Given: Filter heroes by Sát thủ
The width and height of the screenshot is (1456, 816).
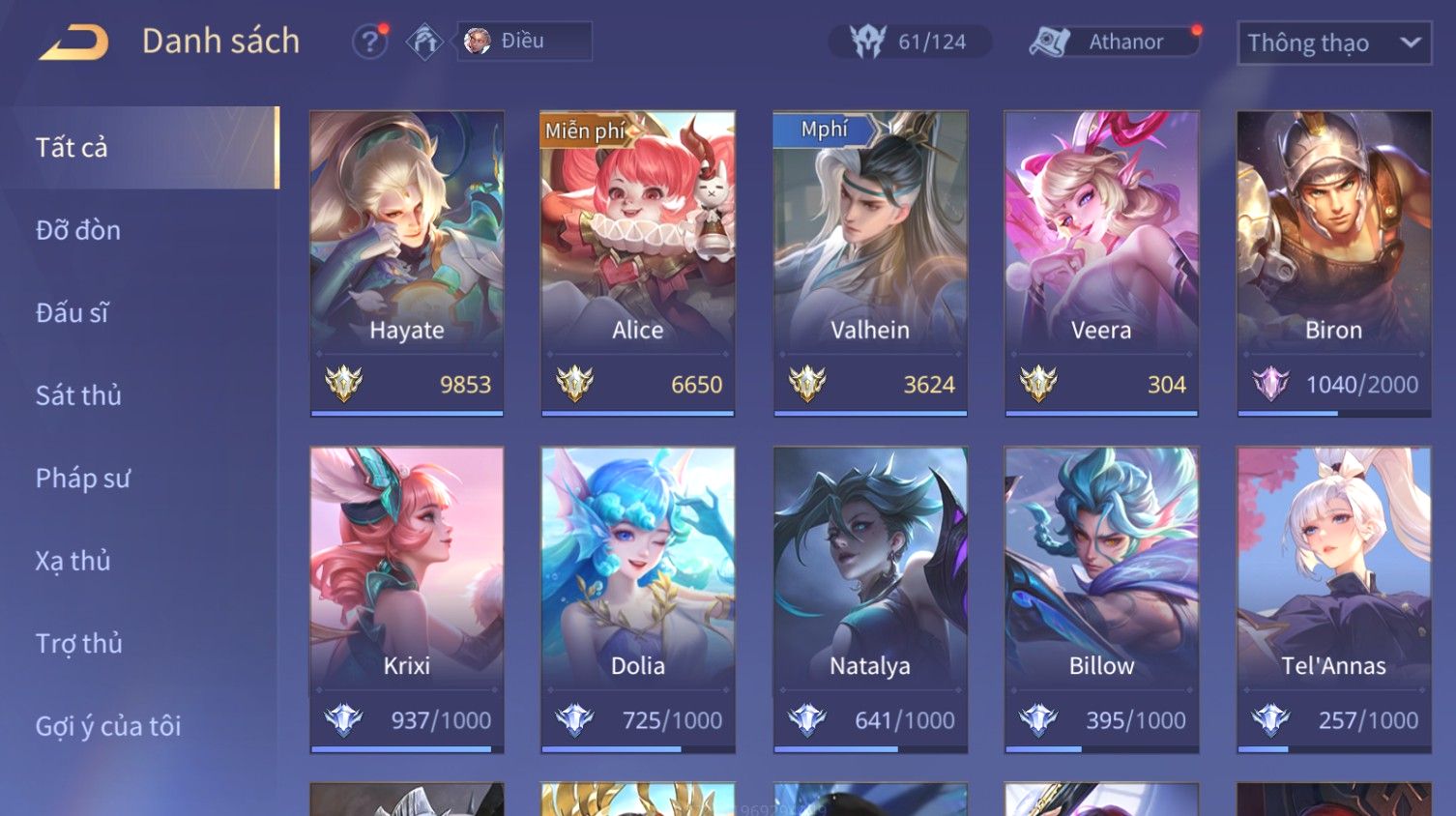Looking at the screenshot, I should coord(79,395).
